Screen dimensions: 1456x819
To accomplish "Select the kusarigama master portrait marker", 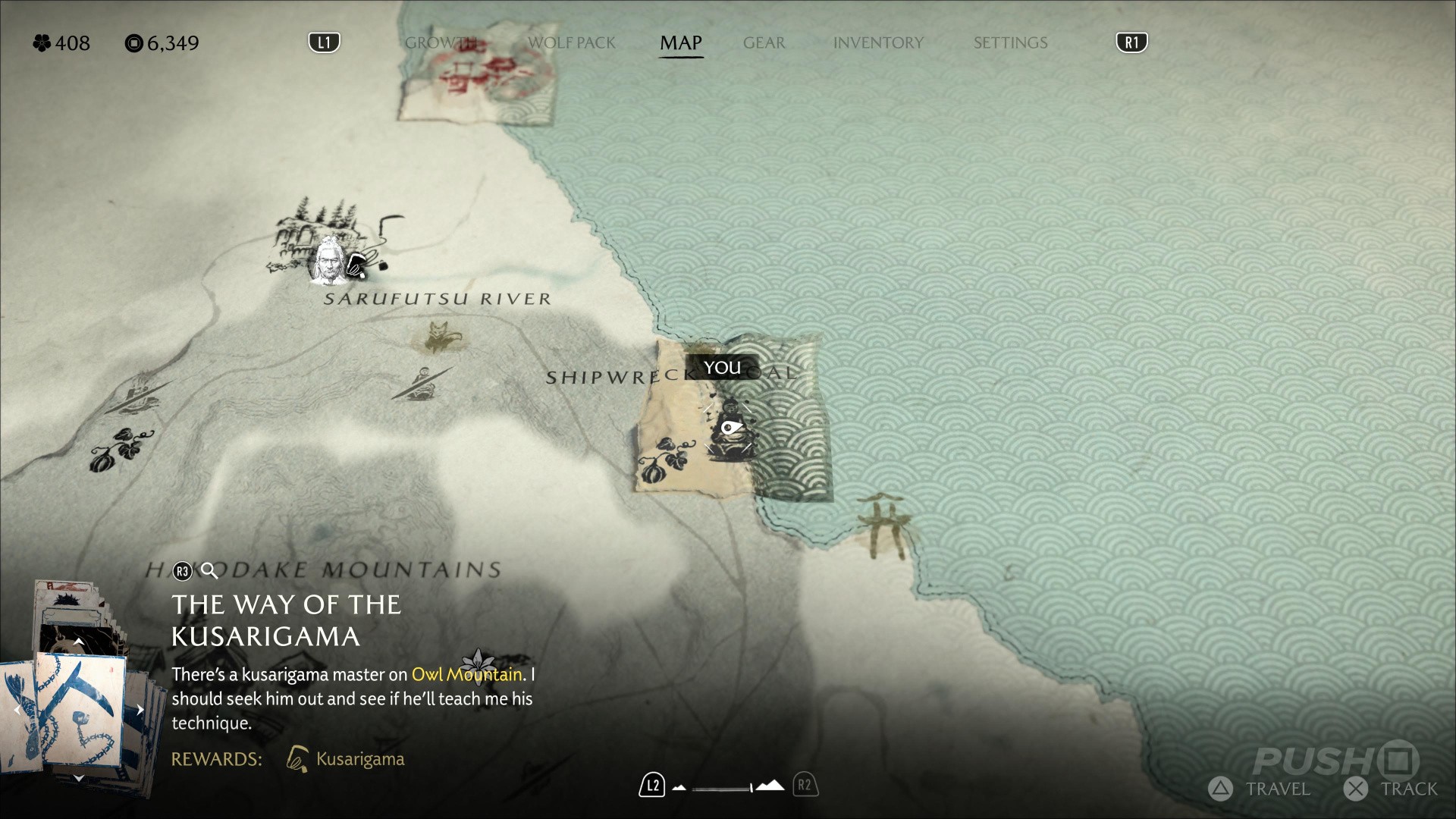I will [x=328, y=259].
